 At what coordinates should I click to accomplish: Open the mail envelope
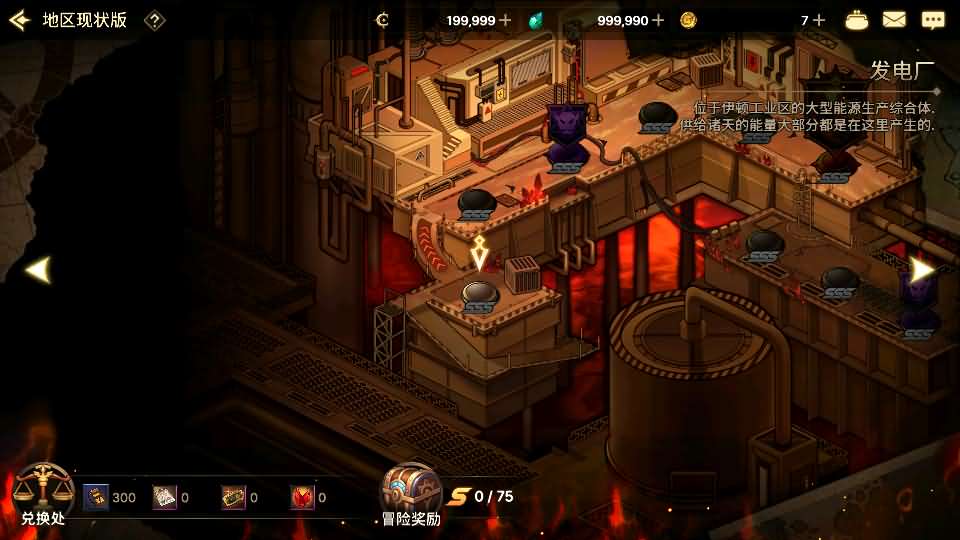click(x=894, y=20)
